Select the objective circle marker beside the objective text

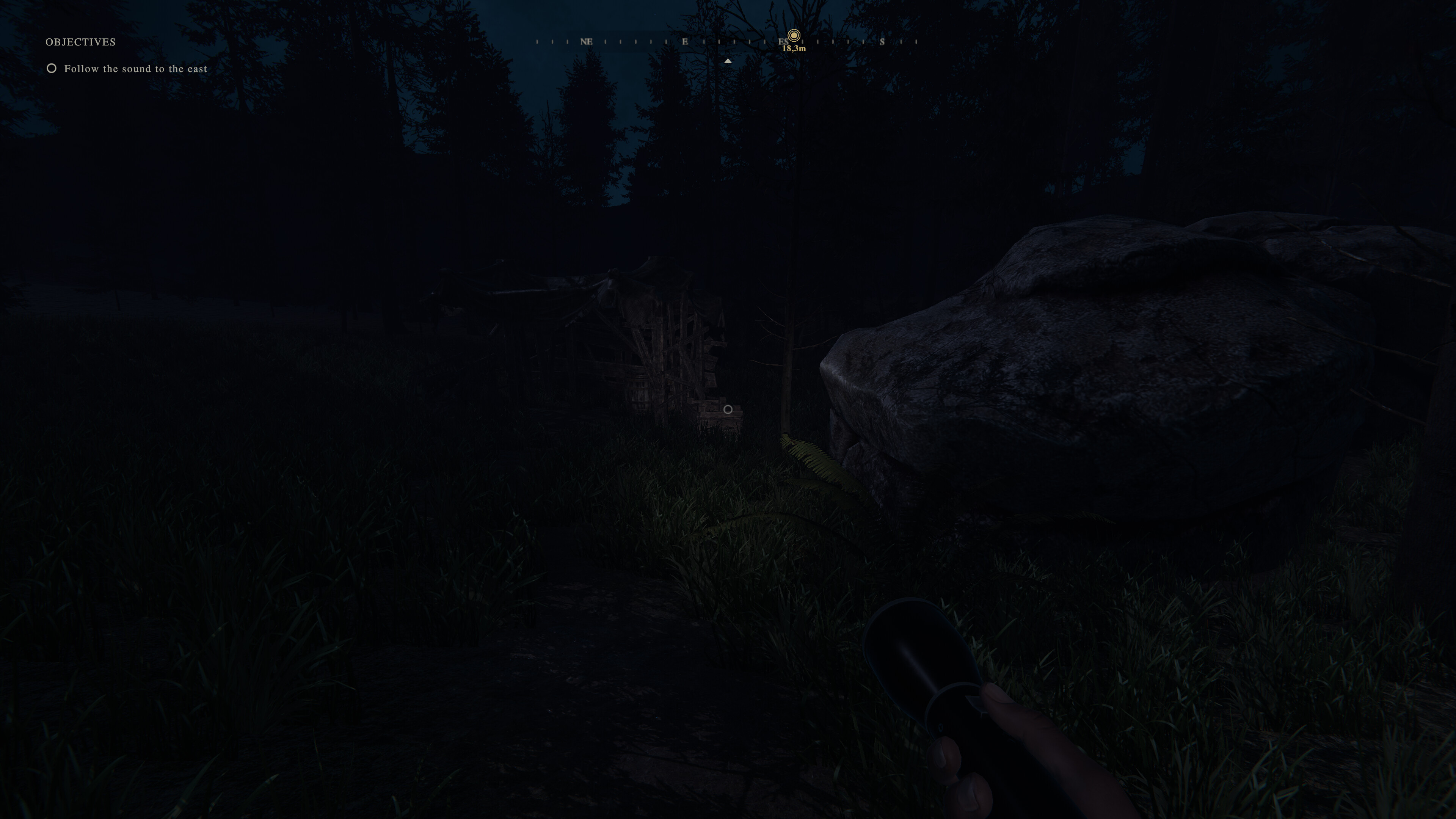point(52,68)
